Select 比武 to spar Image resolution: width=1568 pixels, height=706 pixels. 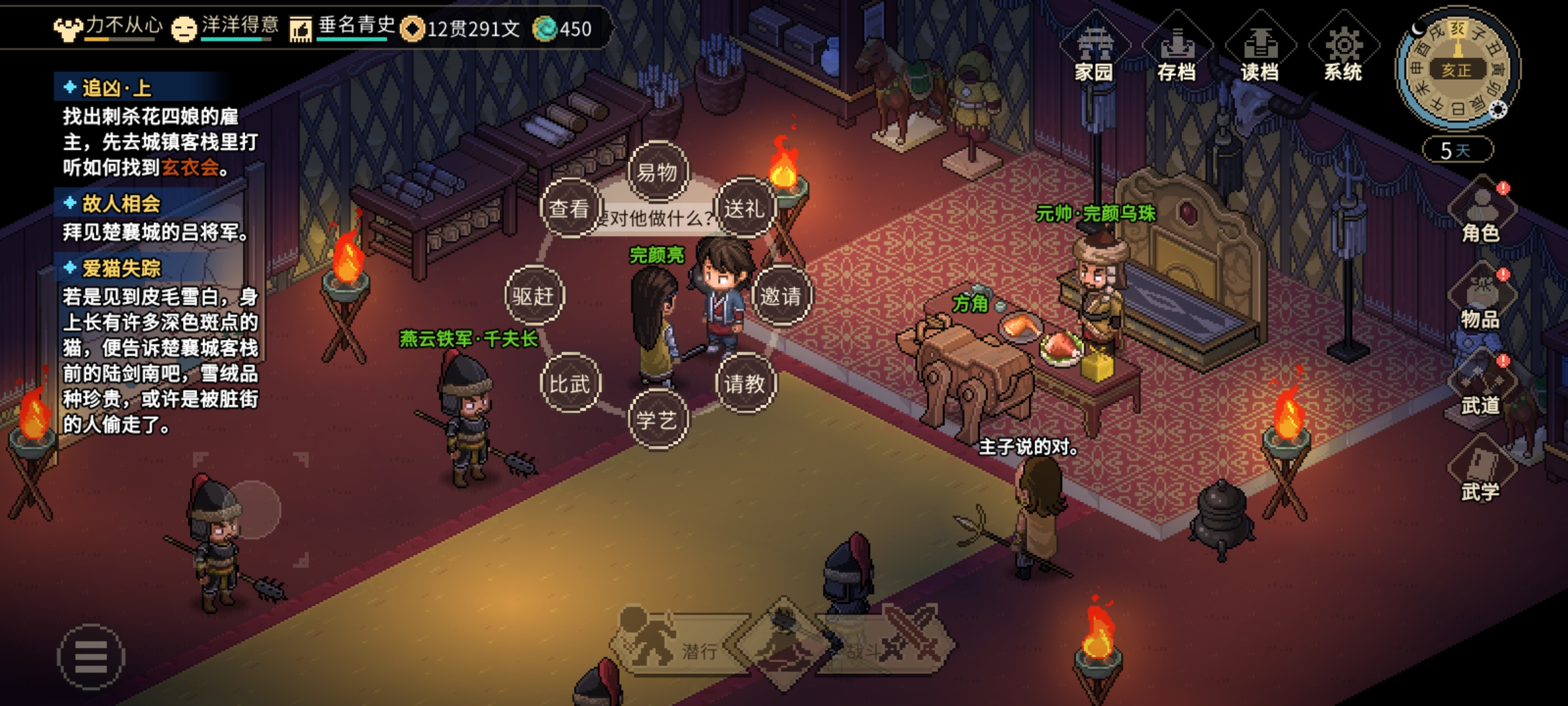click(569, 384)
